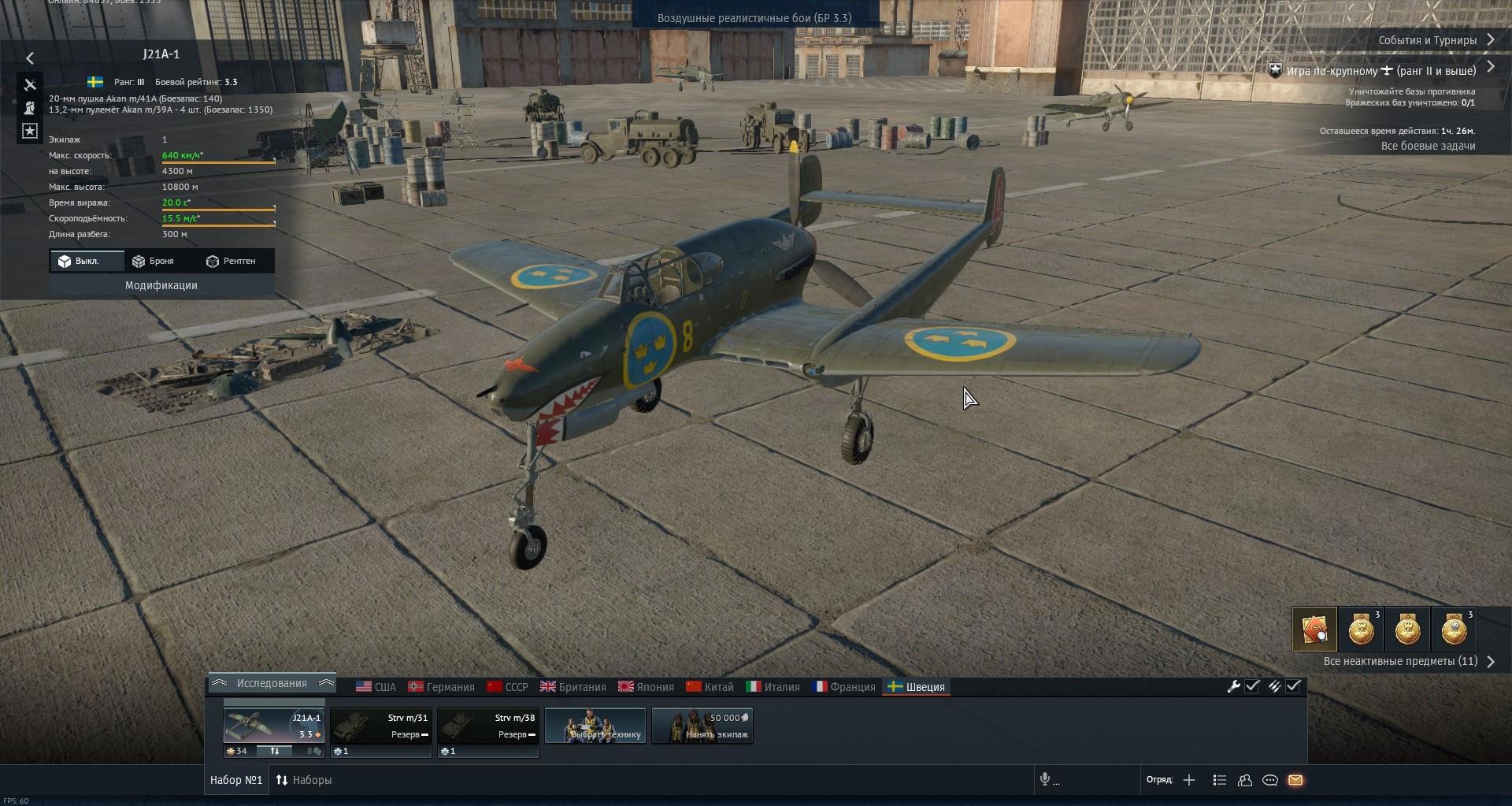This screenshot has height=806, width=1512.
Task: Open the mail envelope icon
Action: click(1295, 780)
